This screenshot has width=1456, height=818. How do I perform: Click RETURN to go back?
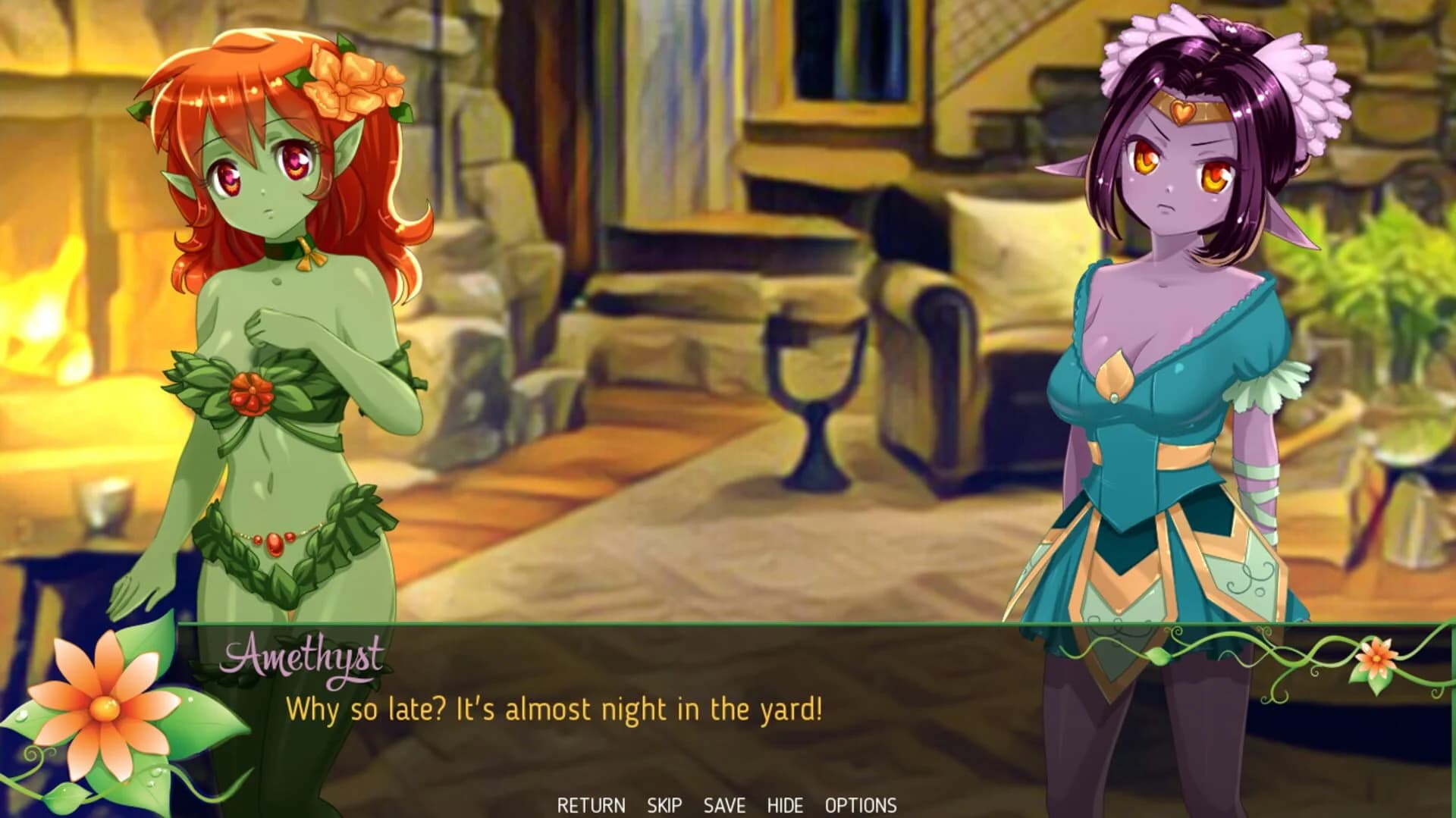[591, 805]
